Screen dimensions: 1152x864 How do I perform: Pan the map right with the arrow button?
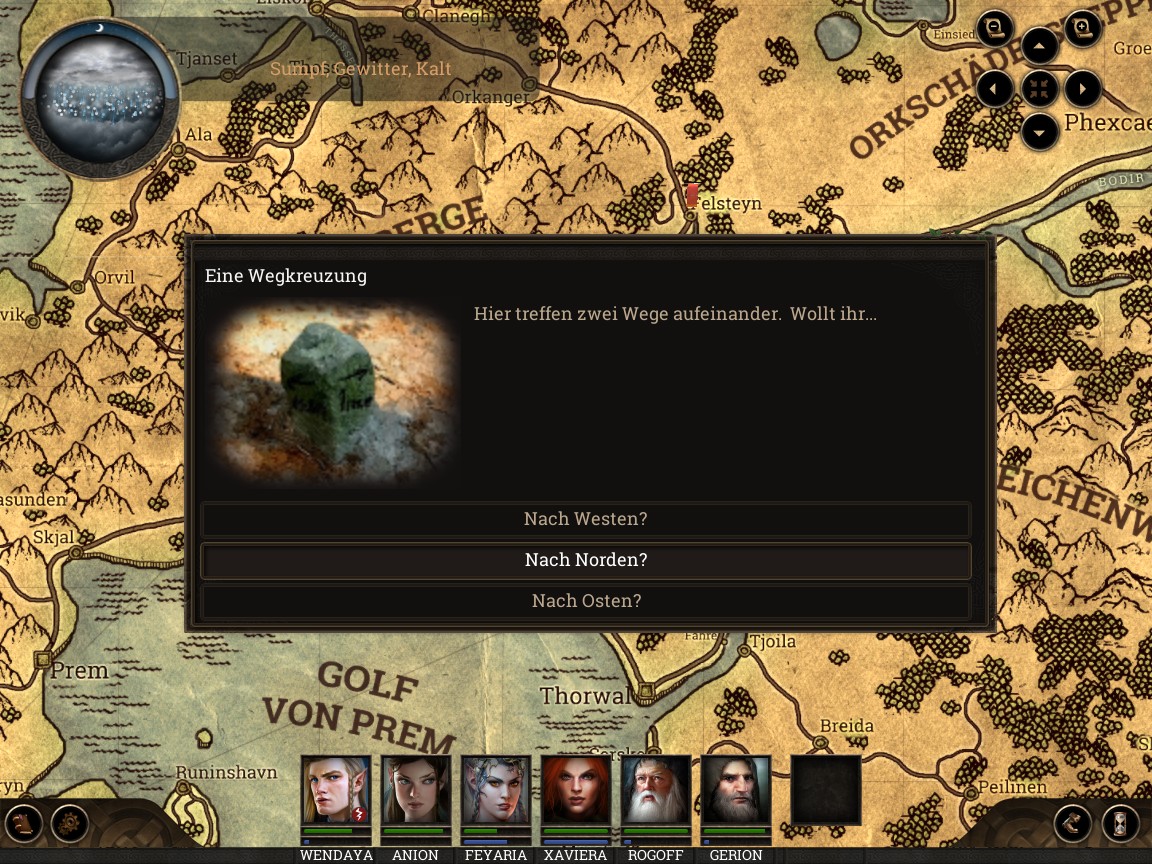coord(1083,89)
